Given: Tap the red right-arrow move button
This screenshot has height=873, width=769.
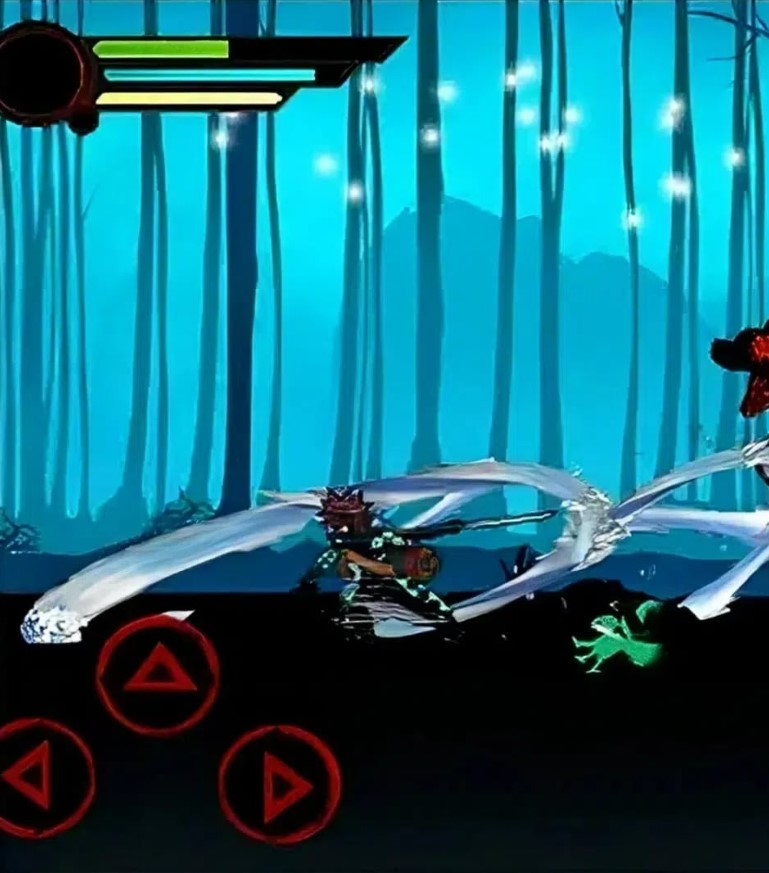Looking at the screenshot, I should tap(280, 784).
